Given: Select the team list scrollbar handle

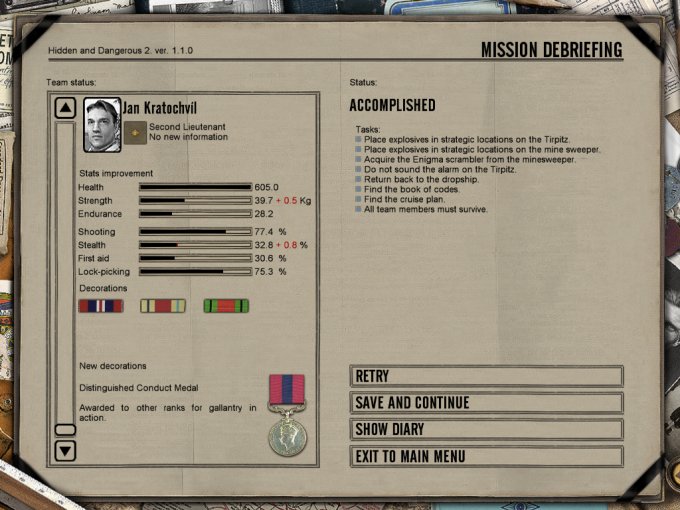Looking at the screenshot, I should [65, 429].
